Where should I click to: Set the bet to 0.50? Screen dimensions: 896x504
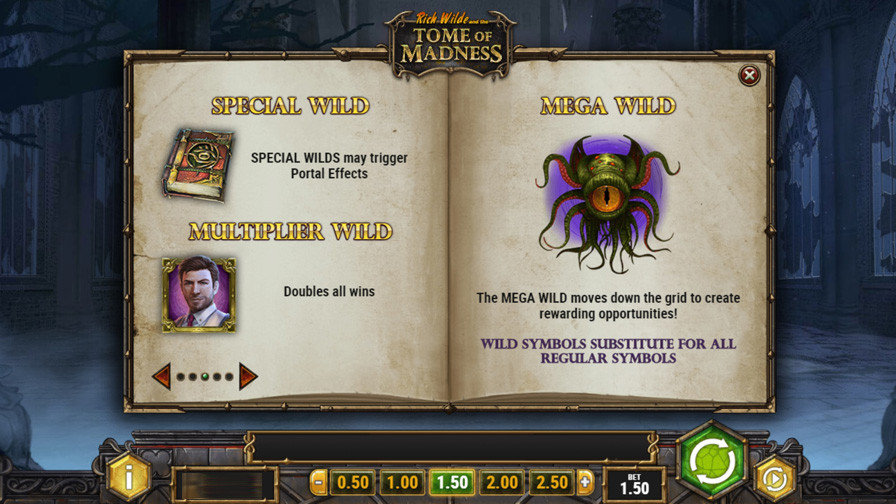352,483
